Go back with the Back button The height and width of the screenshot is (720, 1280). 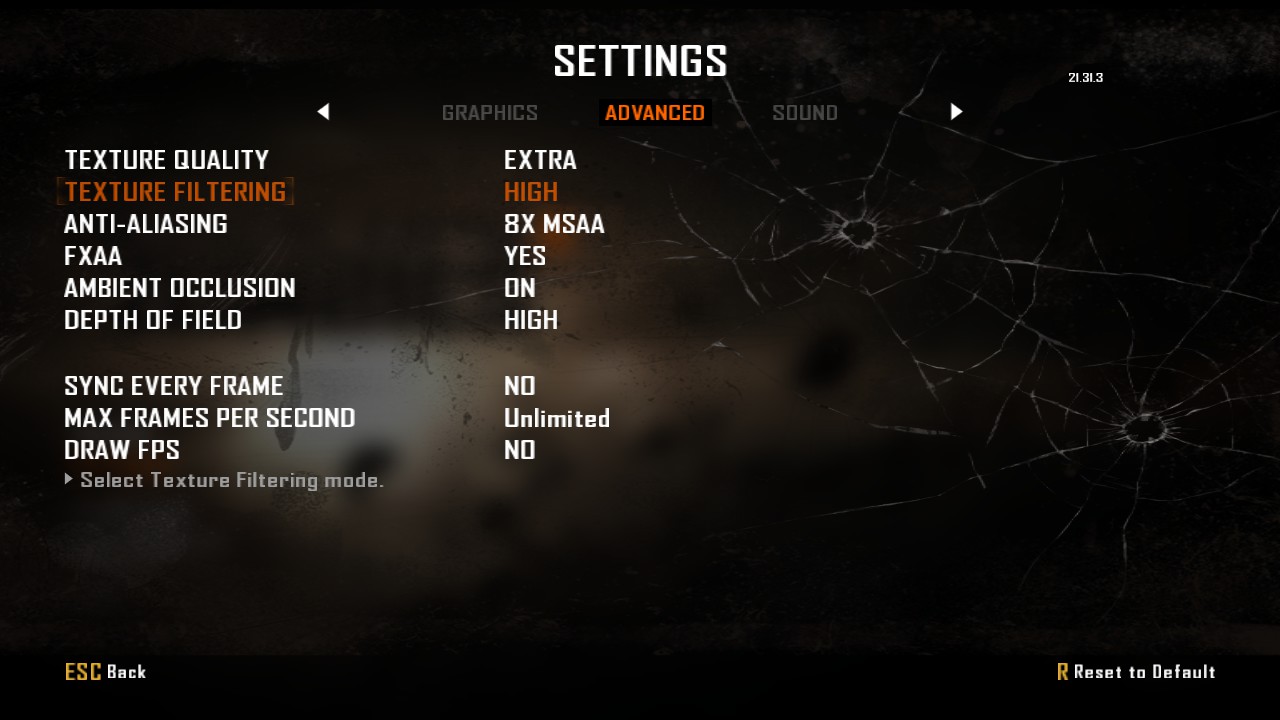(106, 672)
